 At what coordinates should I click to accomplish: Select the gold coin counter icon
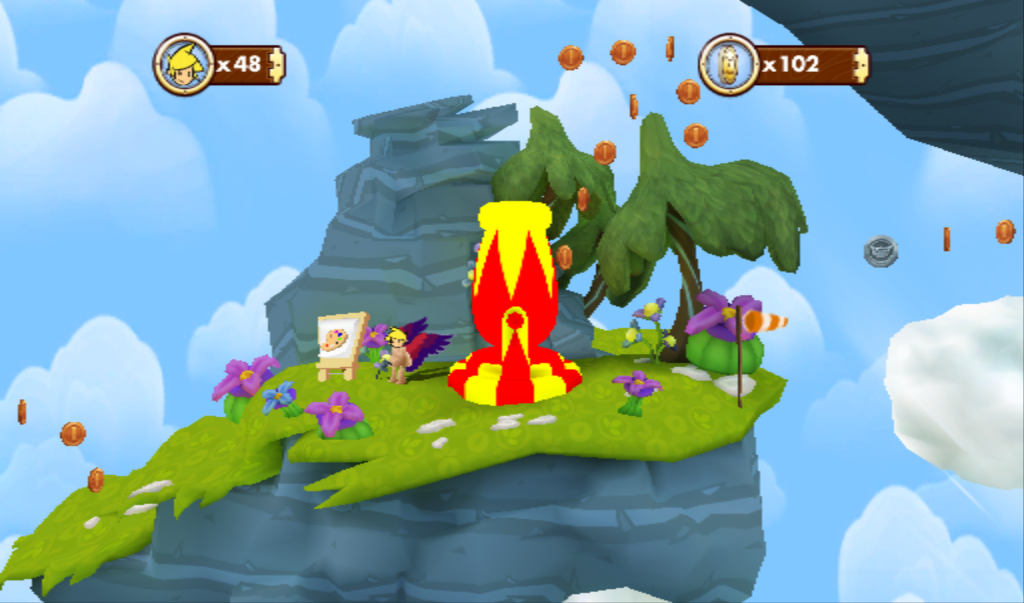[x=728, y=64]
